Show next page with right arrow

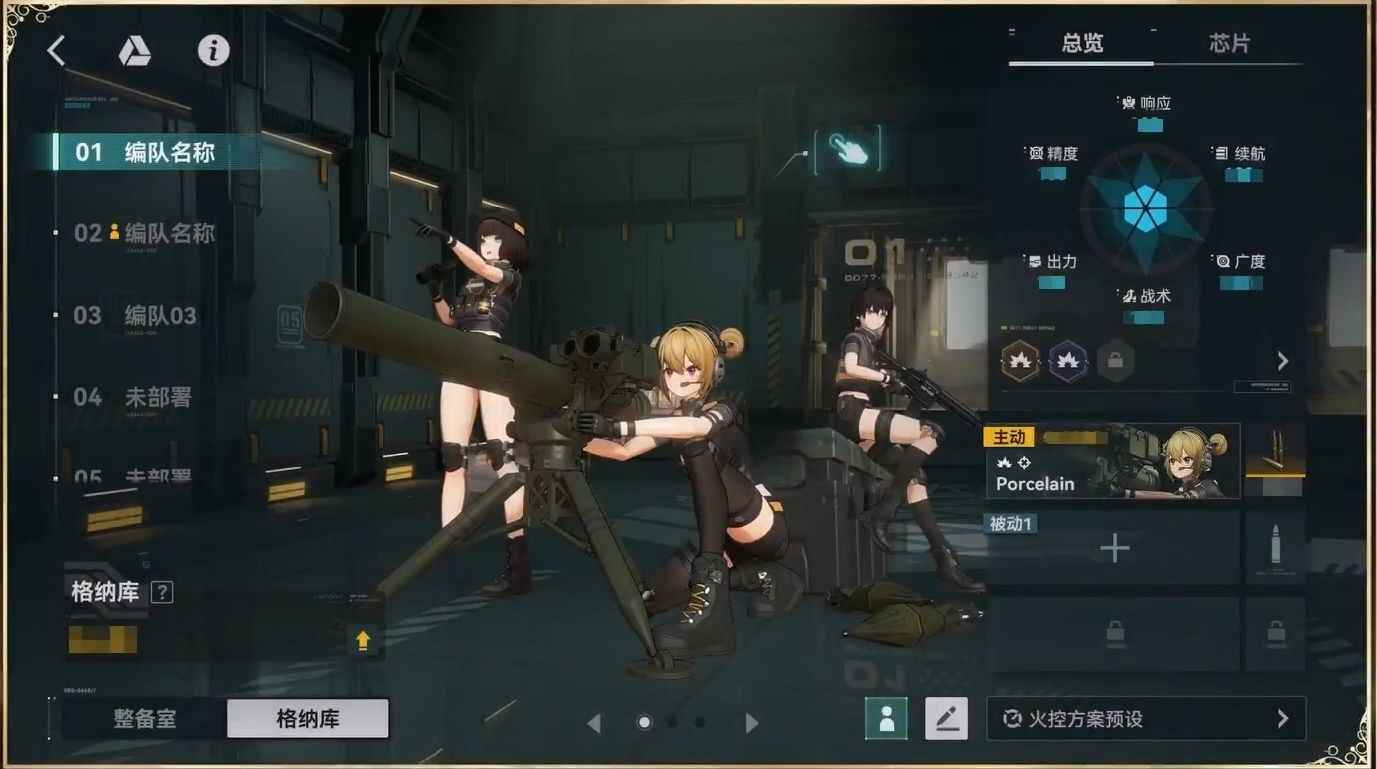[752, 723]
